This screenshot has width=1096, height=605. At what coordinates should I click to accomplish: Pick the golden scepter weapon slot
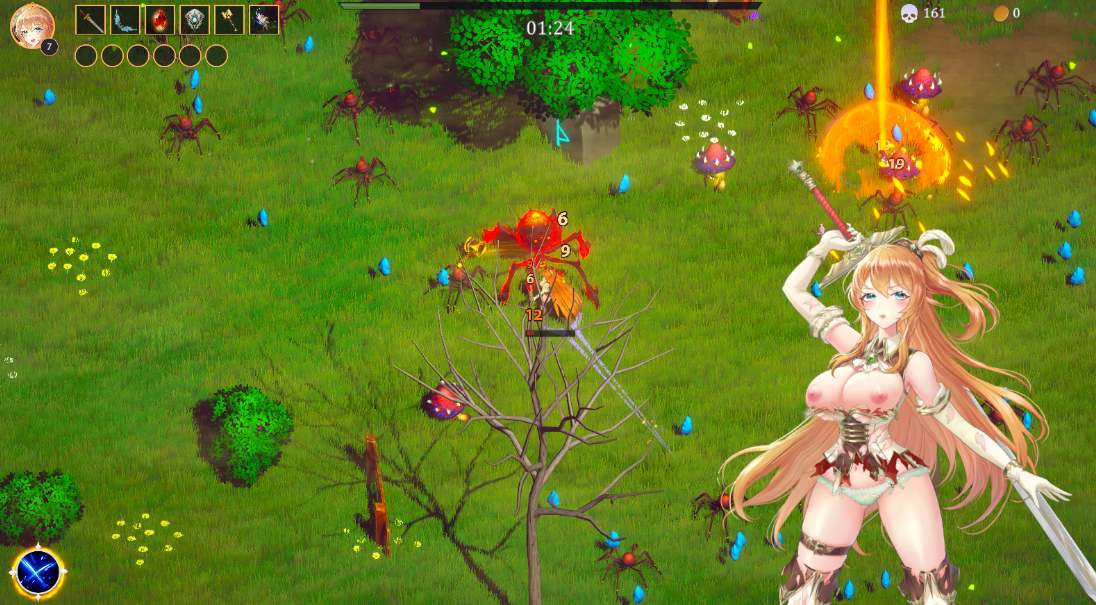pos(229,20)
